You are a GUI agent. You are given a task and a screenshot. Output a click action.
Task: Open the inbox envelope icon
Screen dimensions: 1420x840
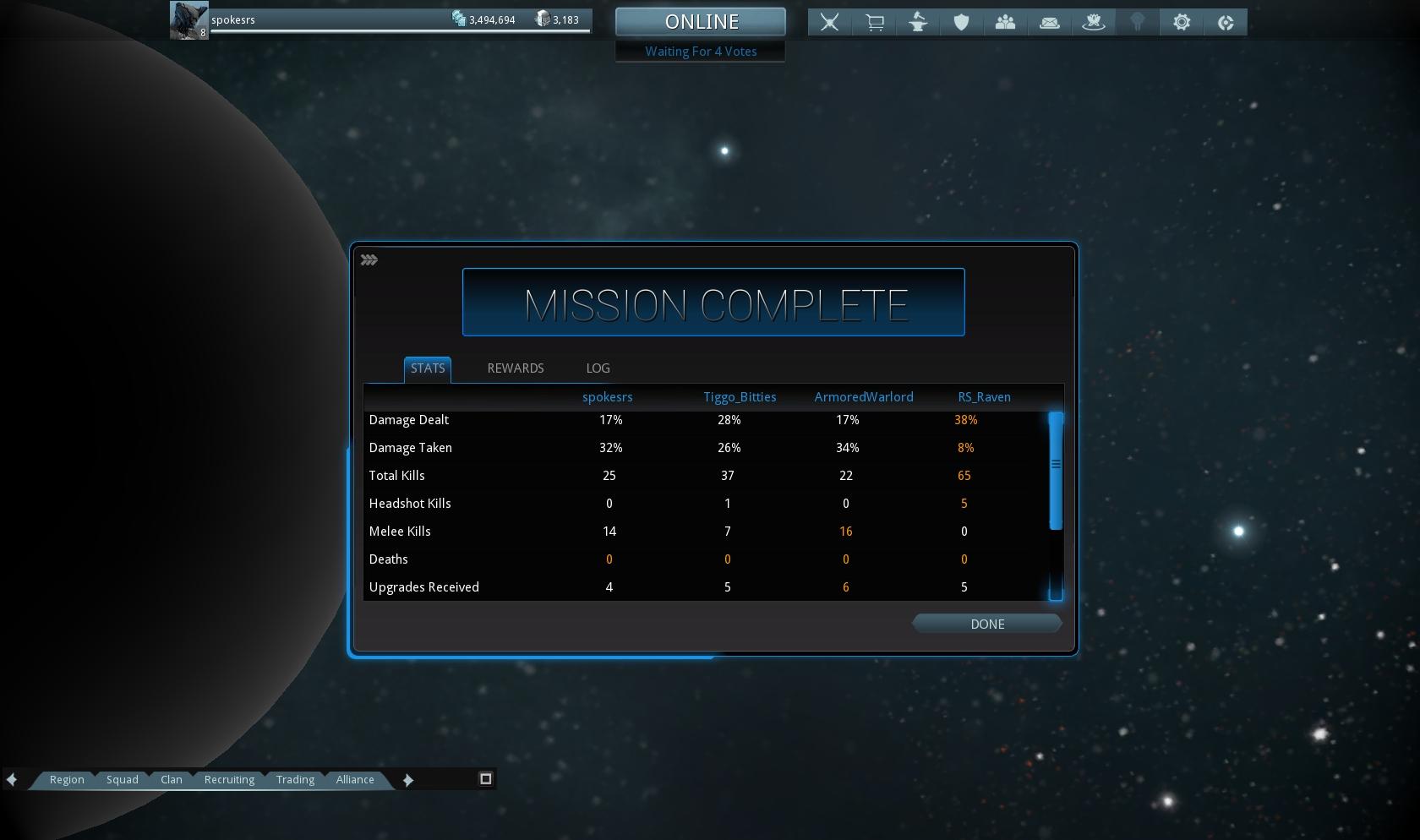[x=1050, y=23]
